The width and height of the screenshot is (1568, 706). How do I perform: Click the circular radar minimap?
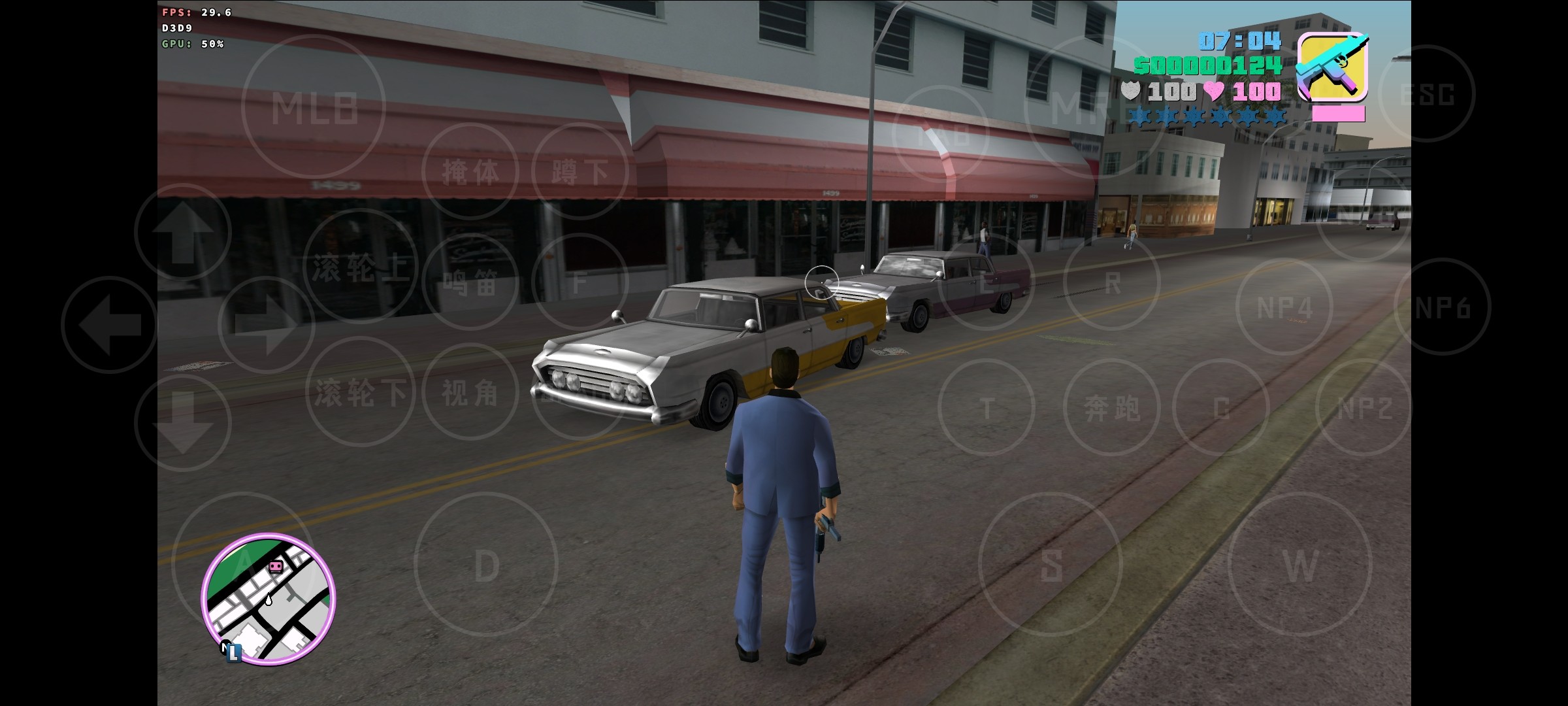pos(269,599)
